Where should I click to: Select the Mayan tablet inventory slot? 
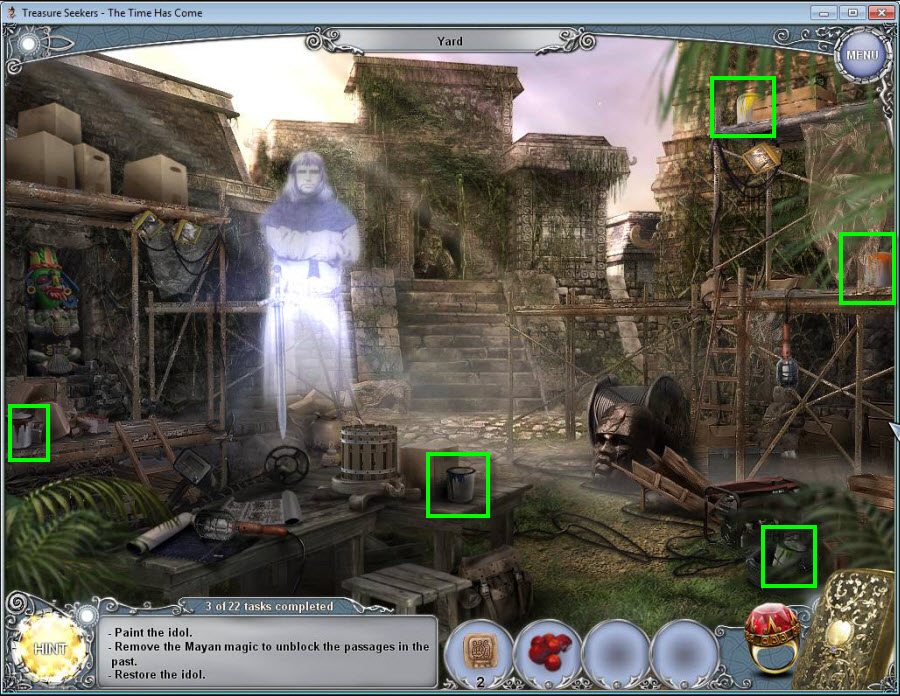(x=478, y=651)
